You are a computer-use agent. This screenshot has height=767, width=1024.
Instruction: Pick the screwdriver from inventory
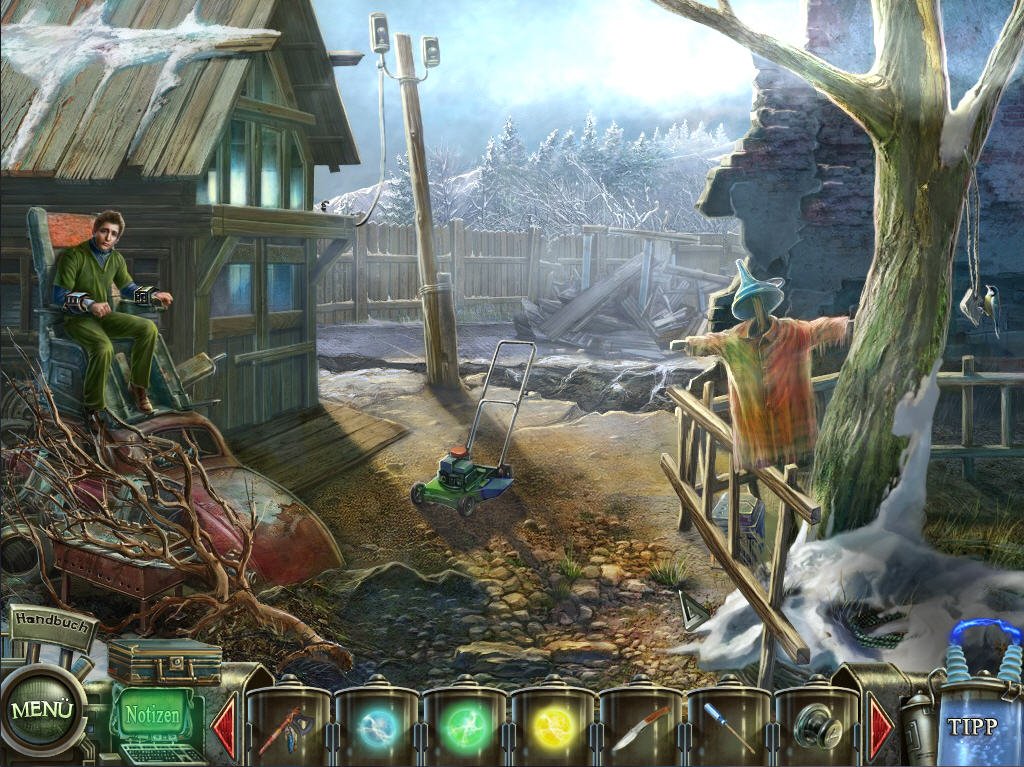coord(728,728)
